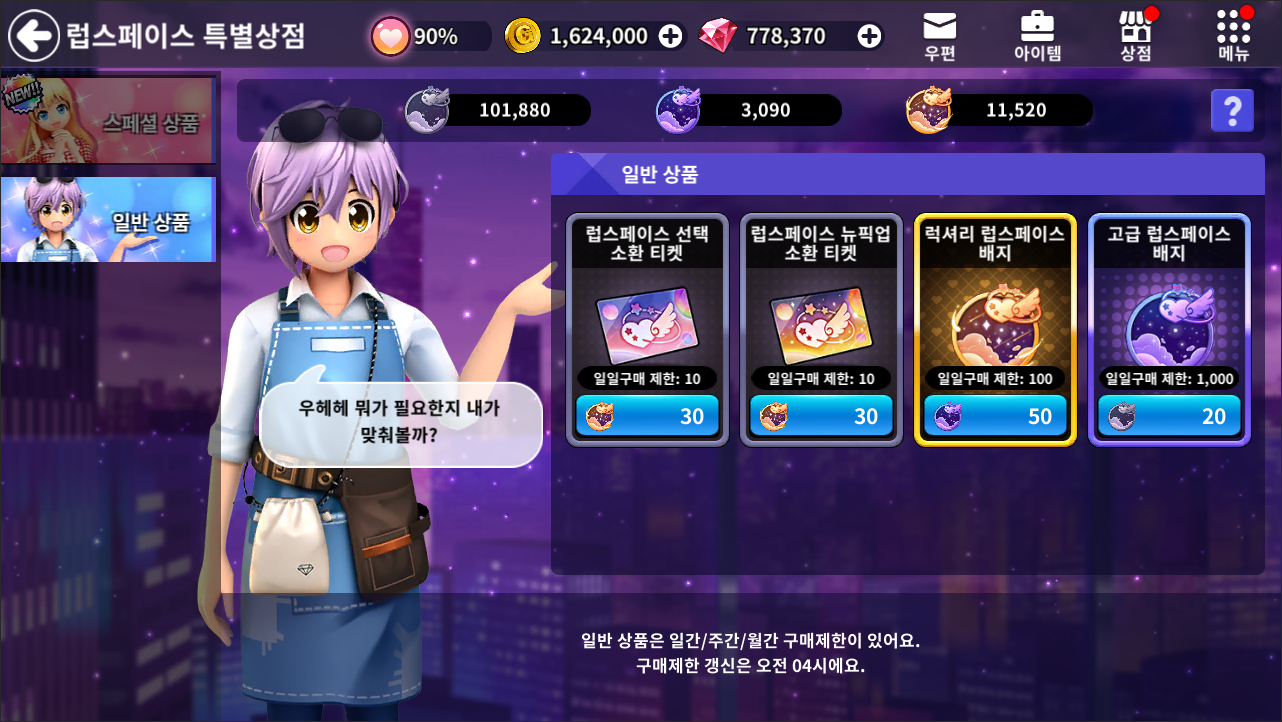
Task: Open the 상점 shop
Action: pyautogui.click(x=1135, y=36)
